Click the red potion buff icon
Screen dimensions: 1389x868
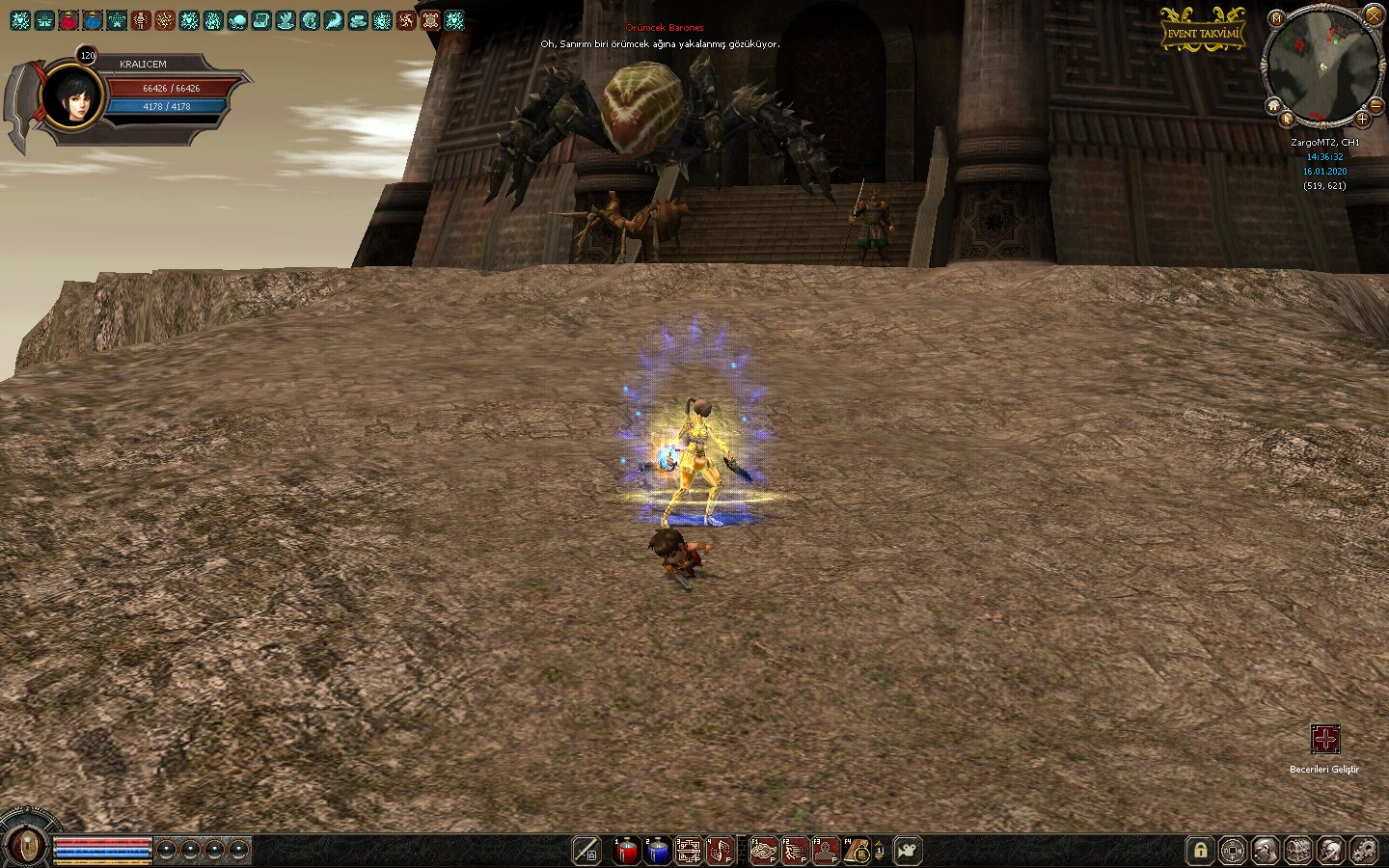point(68,19)
